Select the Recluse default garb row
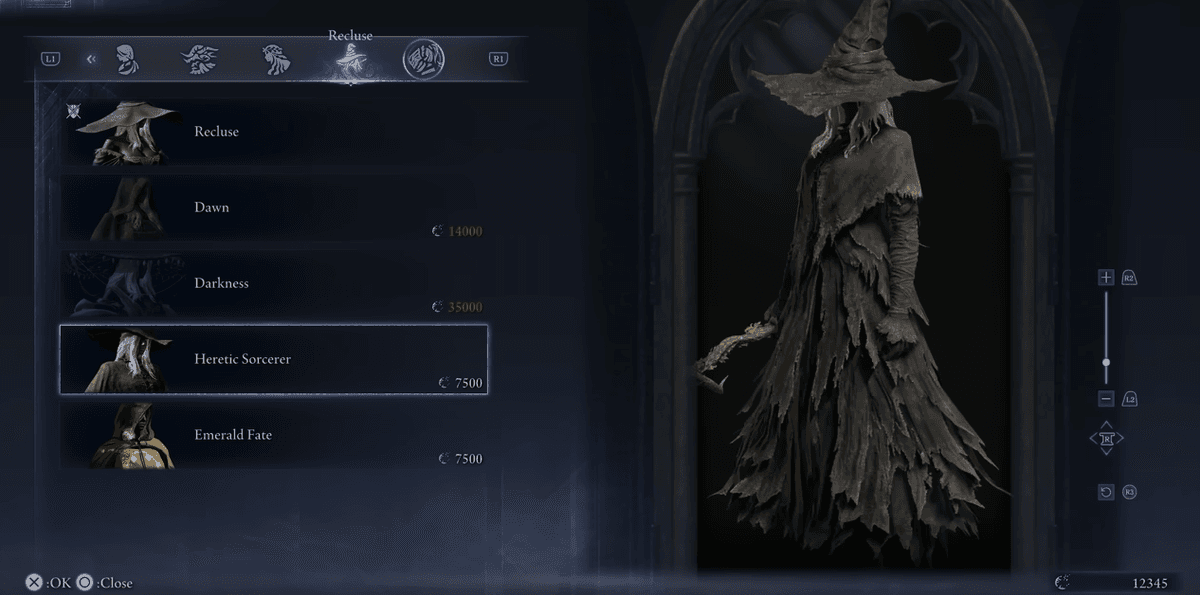 [x=273, y=132]
